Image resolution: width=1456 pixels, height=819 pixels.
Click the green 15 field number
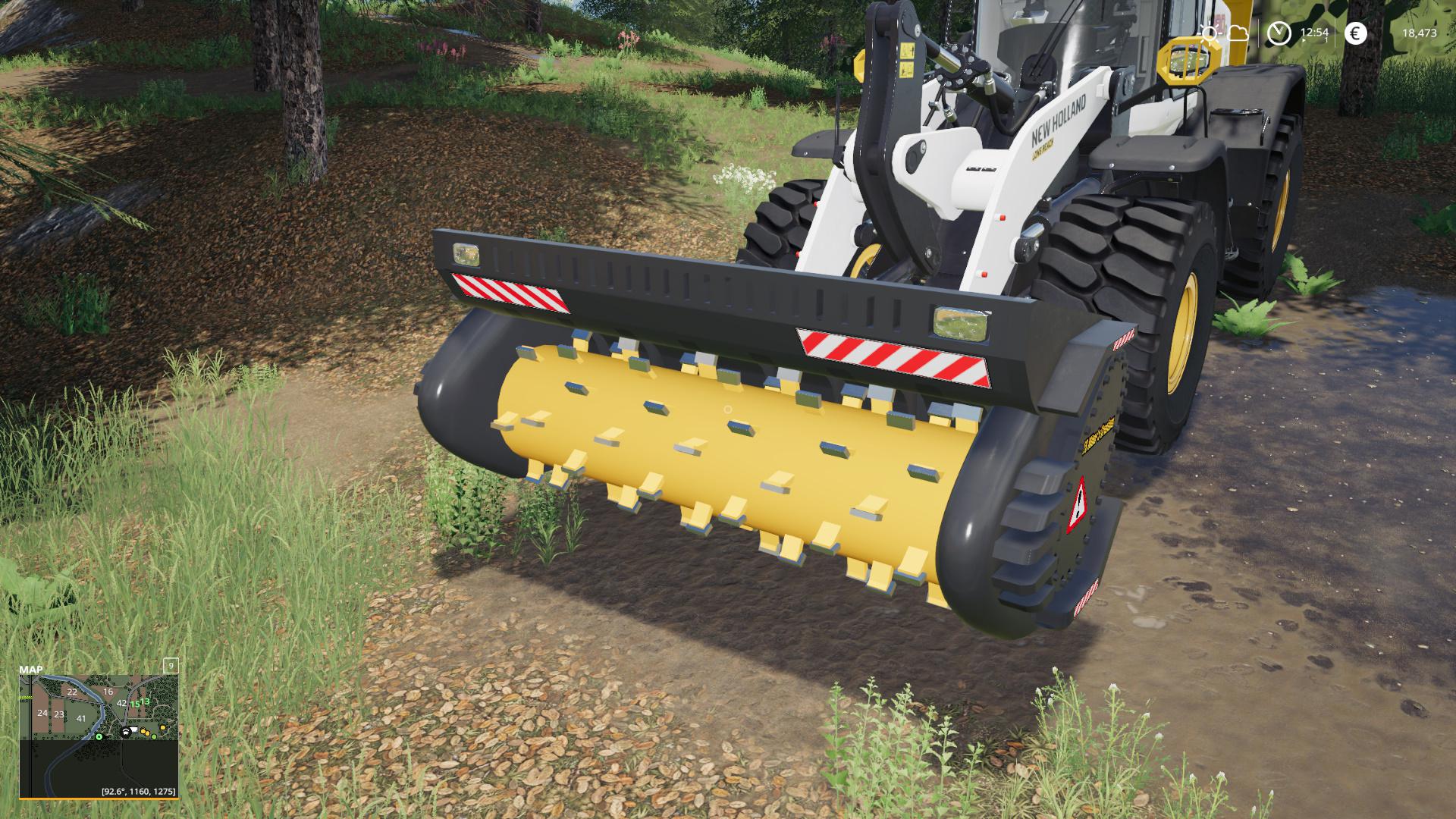(x=135, y=704)
